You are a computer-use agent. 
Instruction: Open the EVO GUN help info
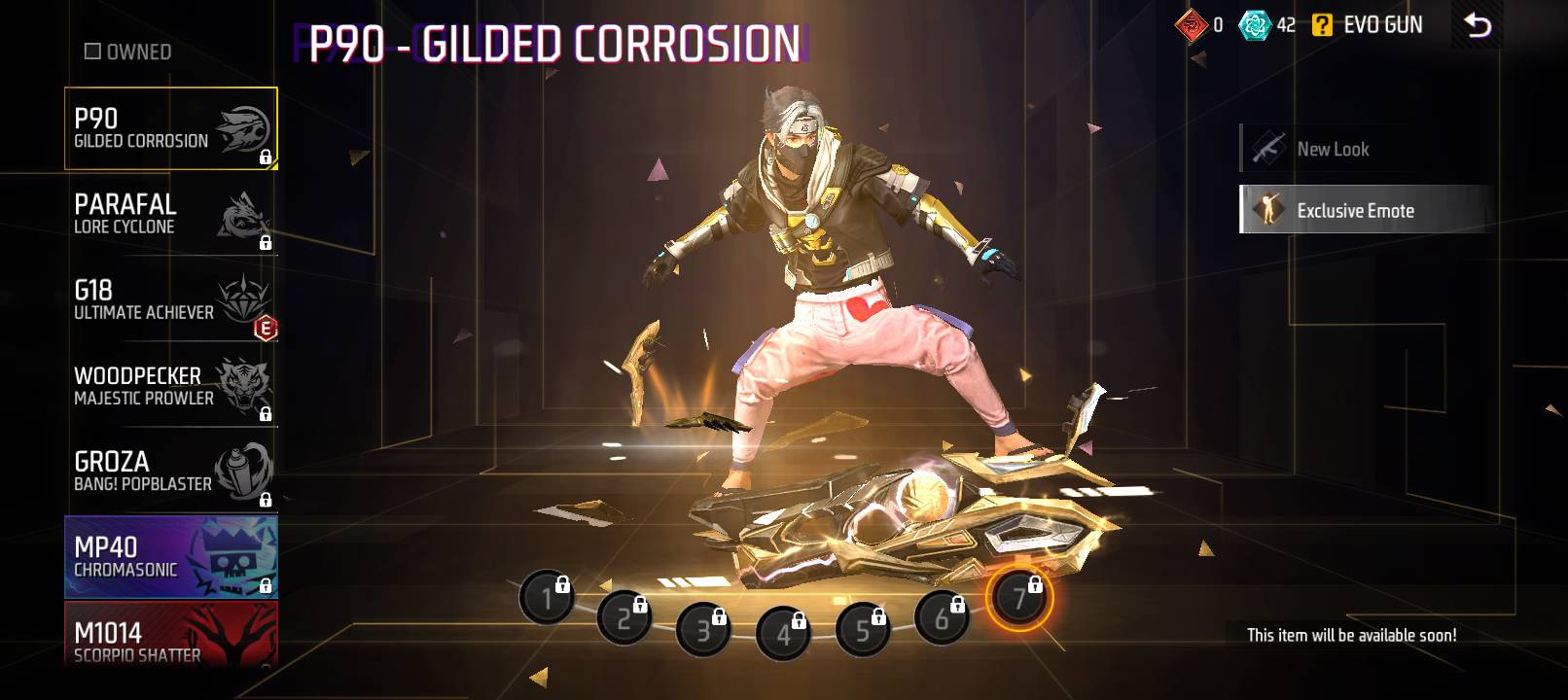point(1322,25)
